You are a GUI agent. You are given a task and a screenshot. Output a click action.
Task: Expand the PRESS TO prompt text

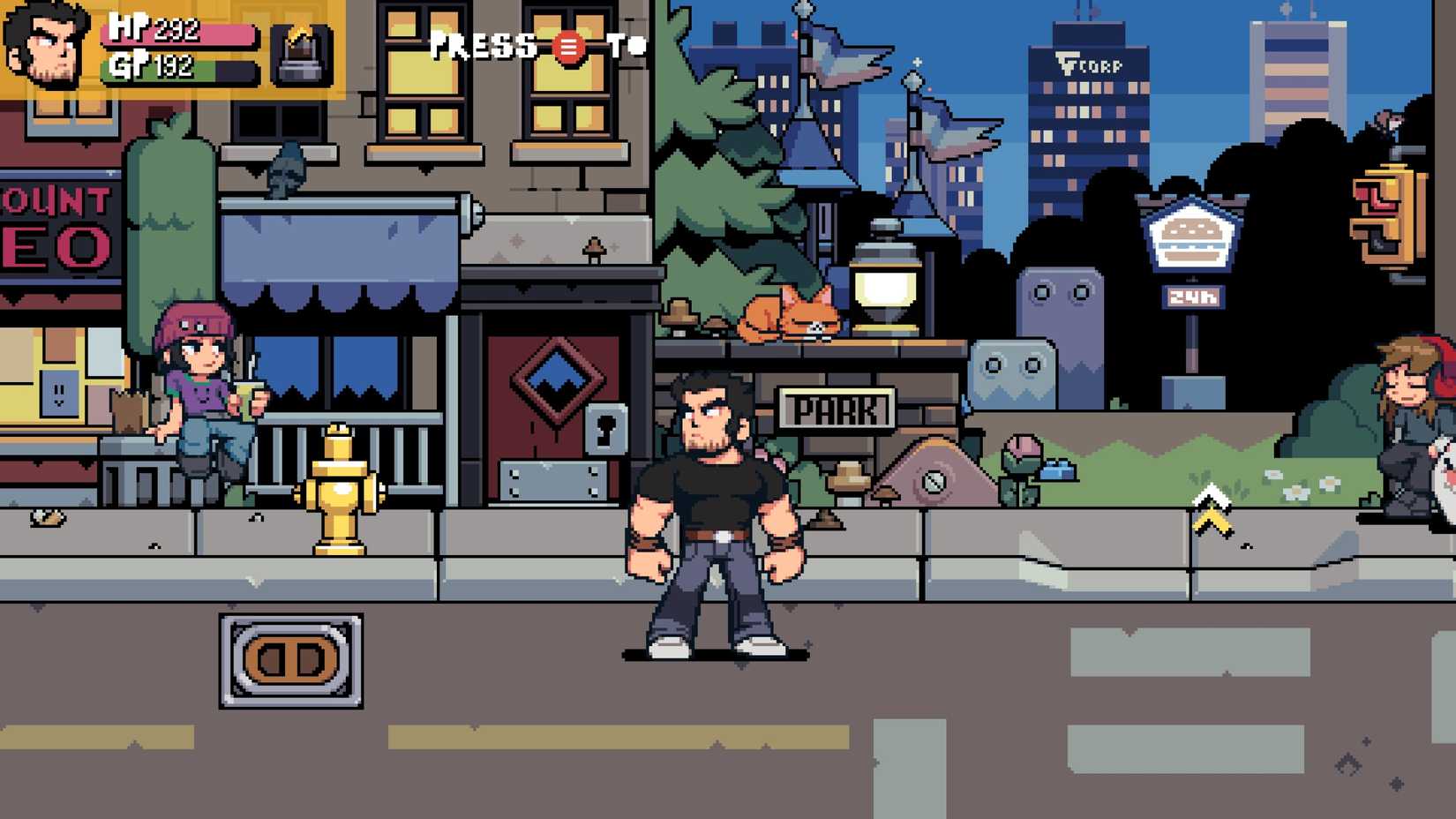click(534, 46)
